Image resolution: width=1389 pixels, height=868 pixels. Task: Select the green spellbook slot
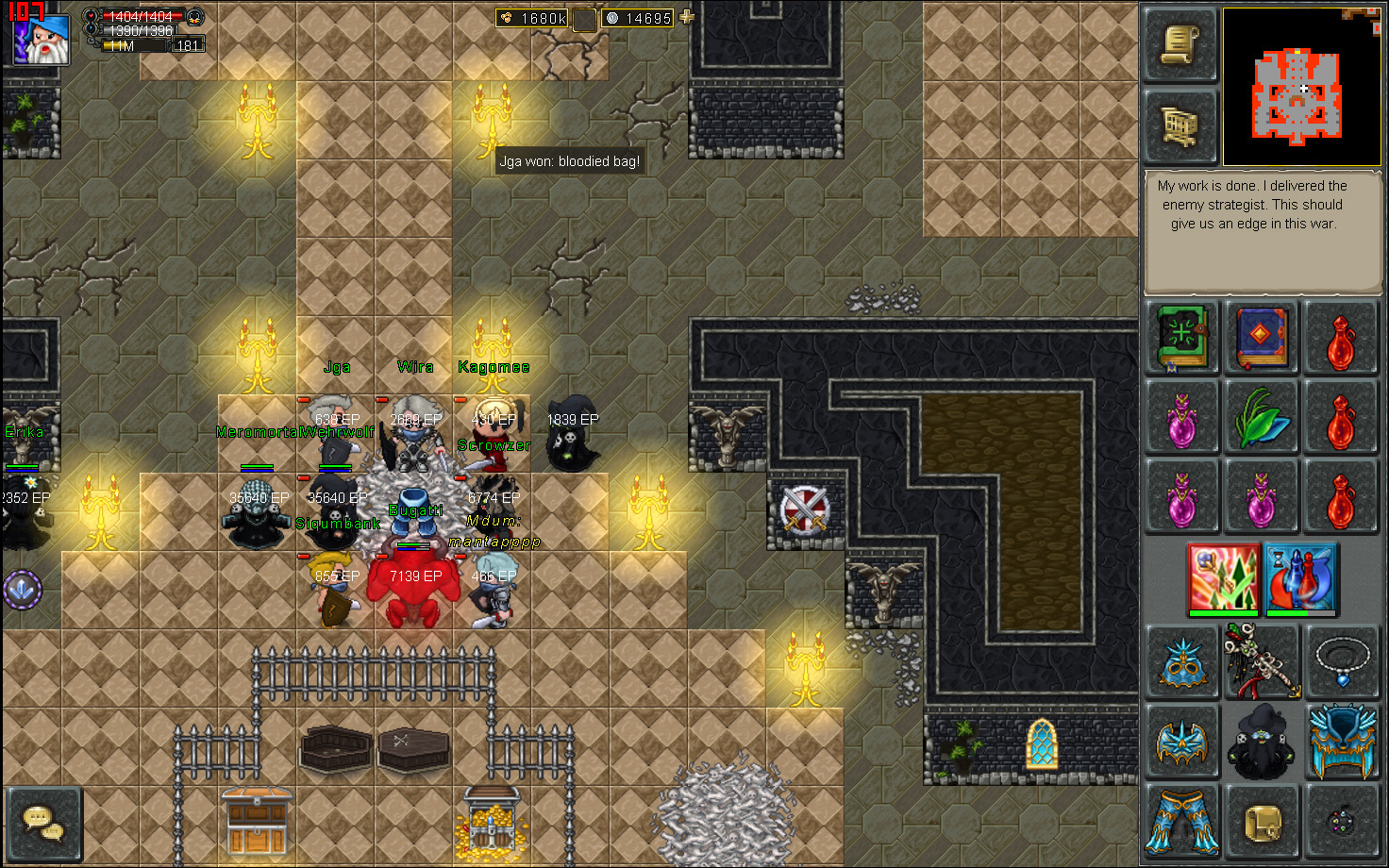(1182, 337)
